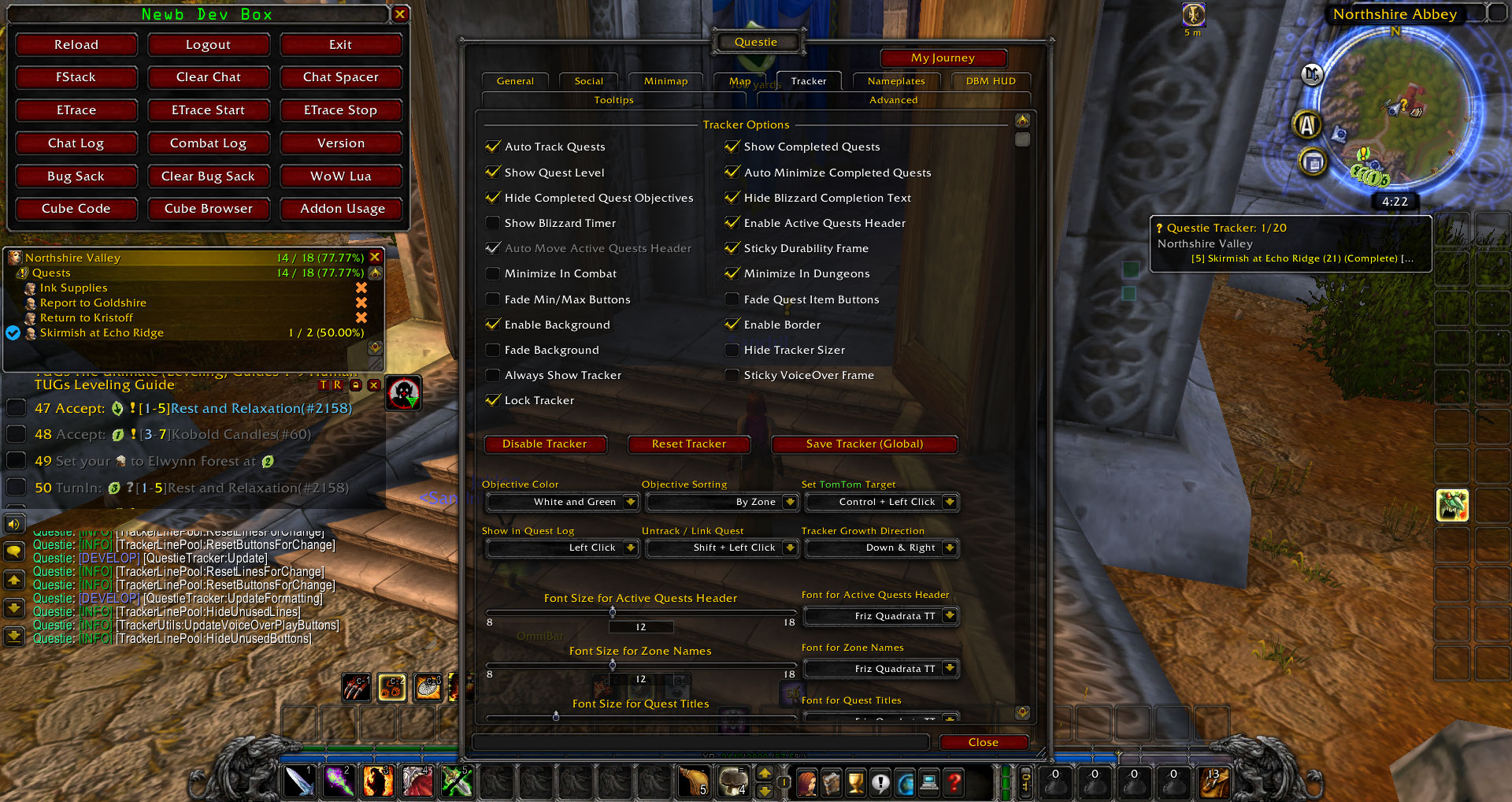Open the Font for Zone Names dropdown
This screenshot has height=802, width=1512.
pyautogui.click(x=880, y=668)
